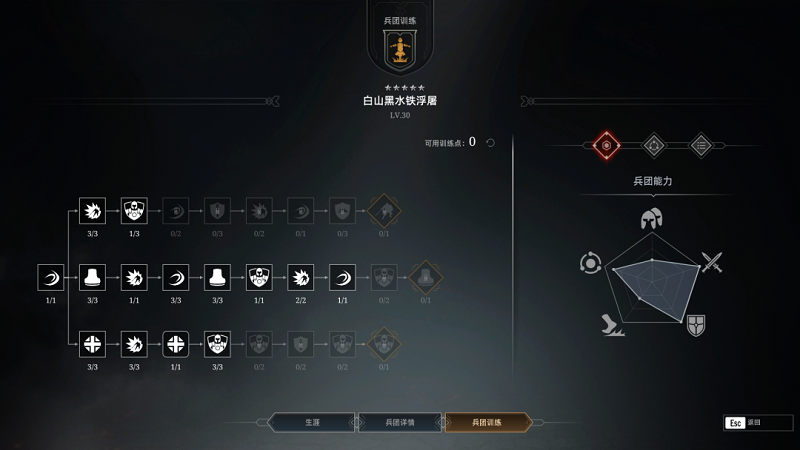This screenshot has height=450, width=800.
Task: Select the root slash skill node marked 1/1
Action: tap(51, 276)
